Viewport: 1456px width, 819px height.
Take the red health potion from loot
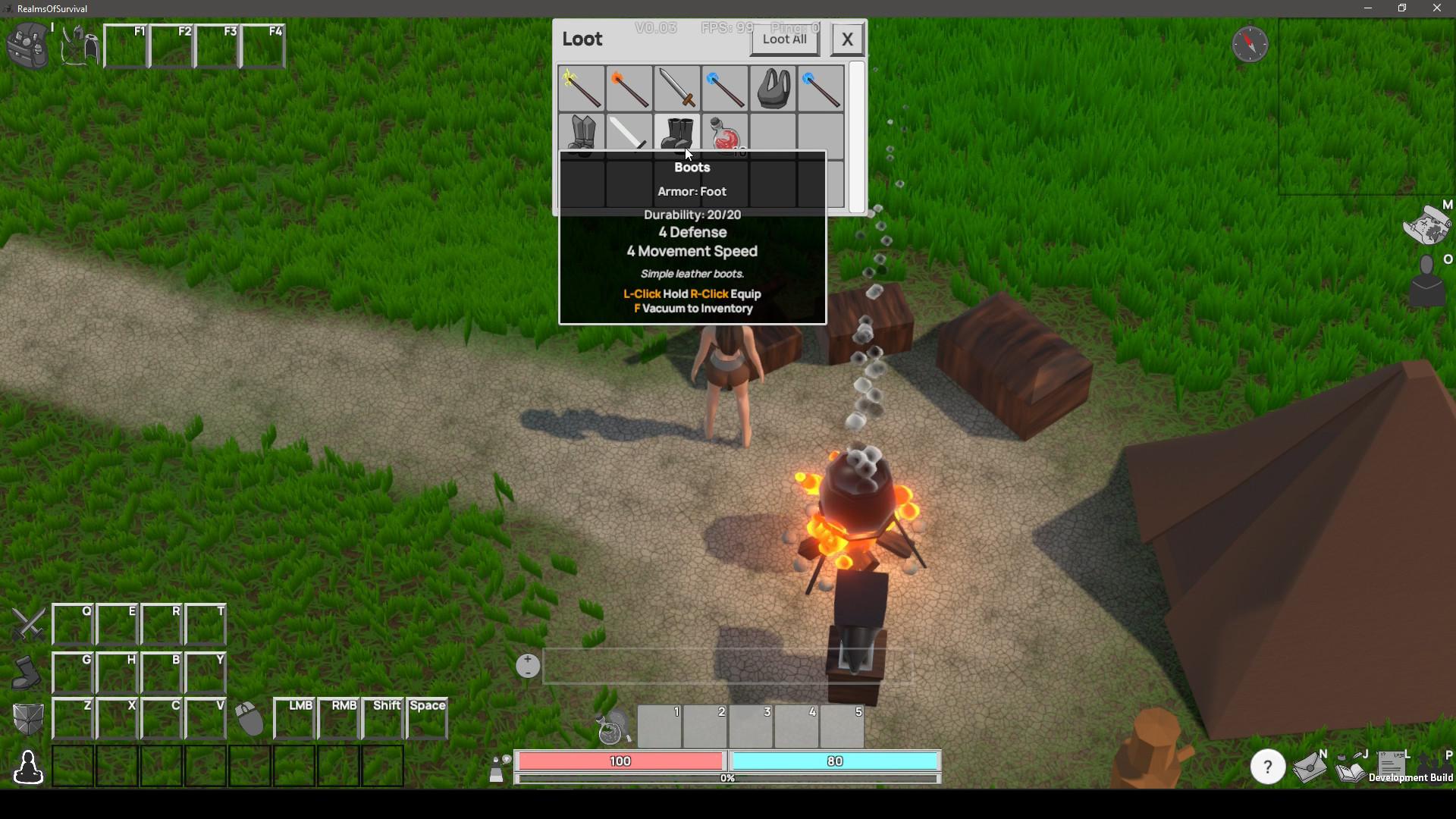pos(724,135)
